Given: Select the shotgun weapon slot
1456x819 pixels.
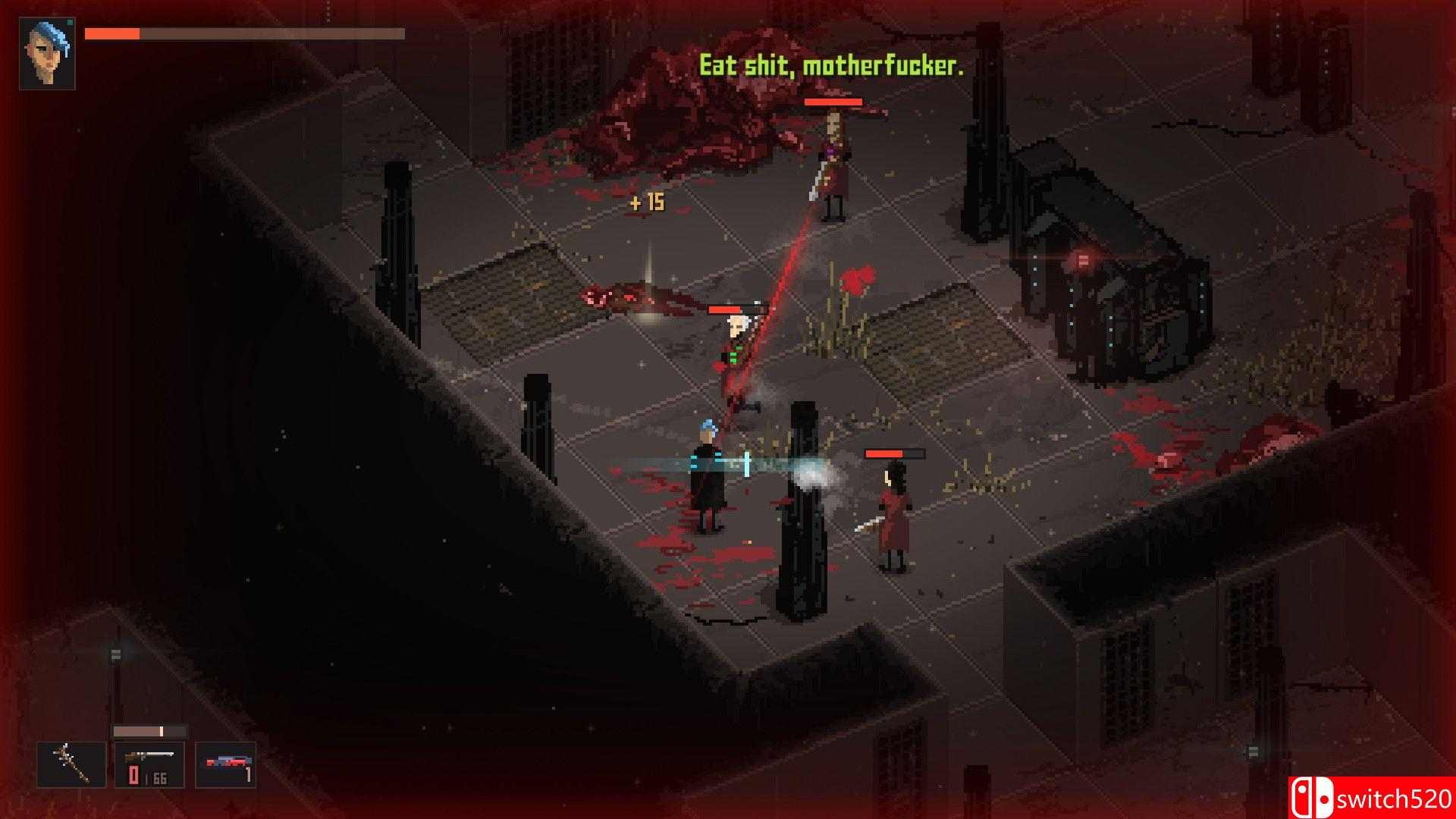Looking at the screenshot, I should click(149, 764).
